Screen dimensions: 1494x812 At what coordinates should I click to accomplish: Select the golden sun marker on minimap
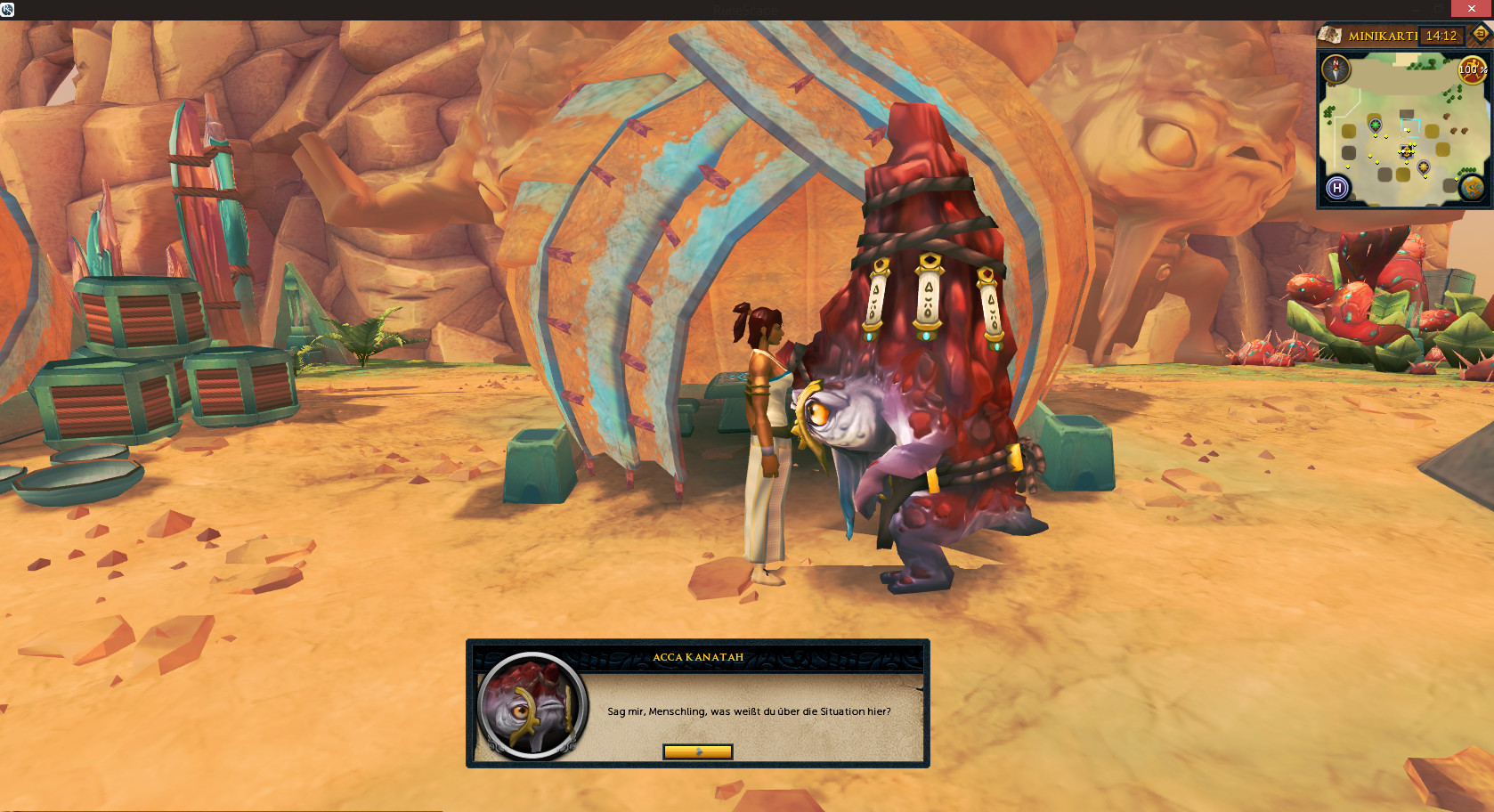1423,166
